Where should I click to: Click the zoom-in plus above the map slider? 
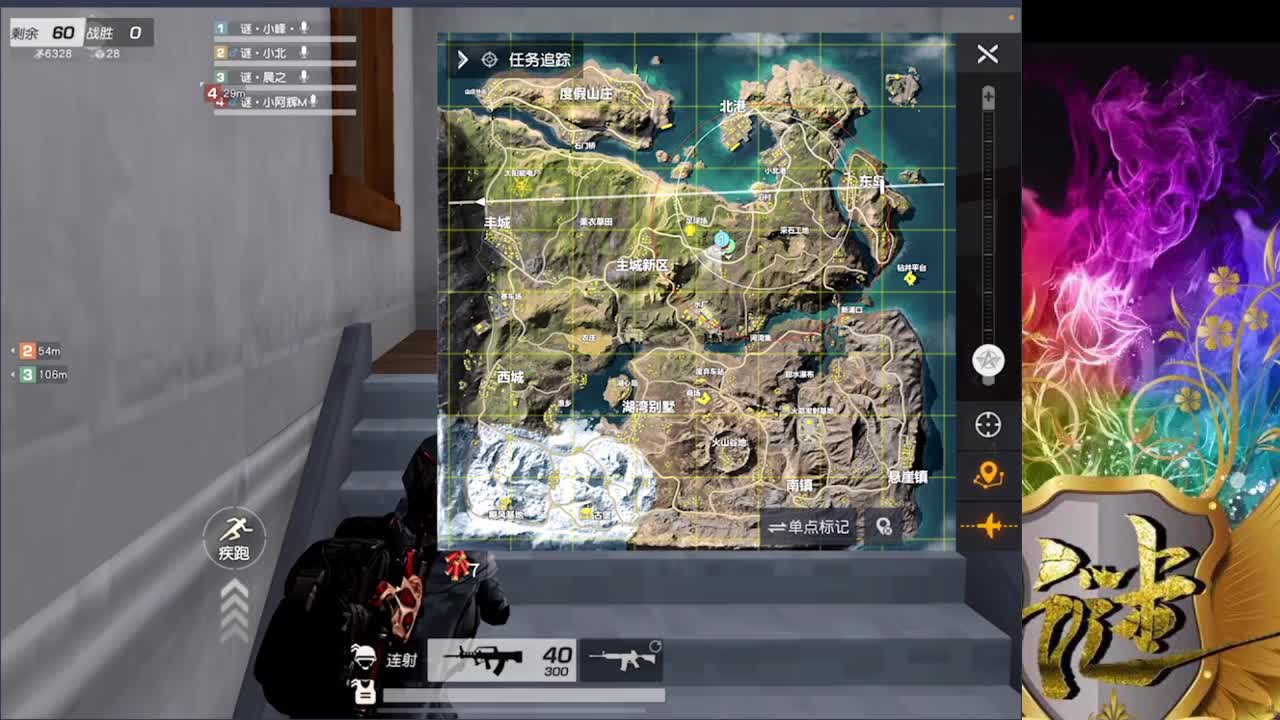point(987,96)
